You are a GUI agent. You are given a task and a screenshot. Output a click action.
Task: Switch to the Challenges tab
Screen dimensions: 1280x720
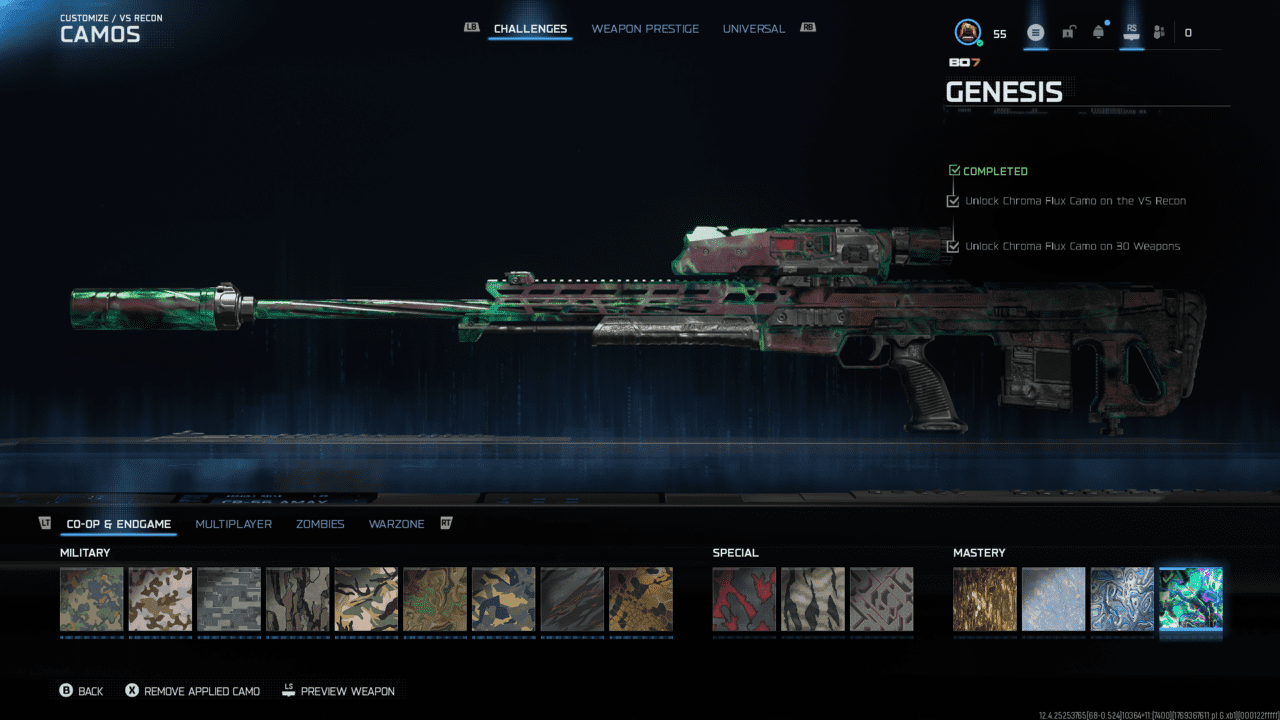(x=530, y=29)
